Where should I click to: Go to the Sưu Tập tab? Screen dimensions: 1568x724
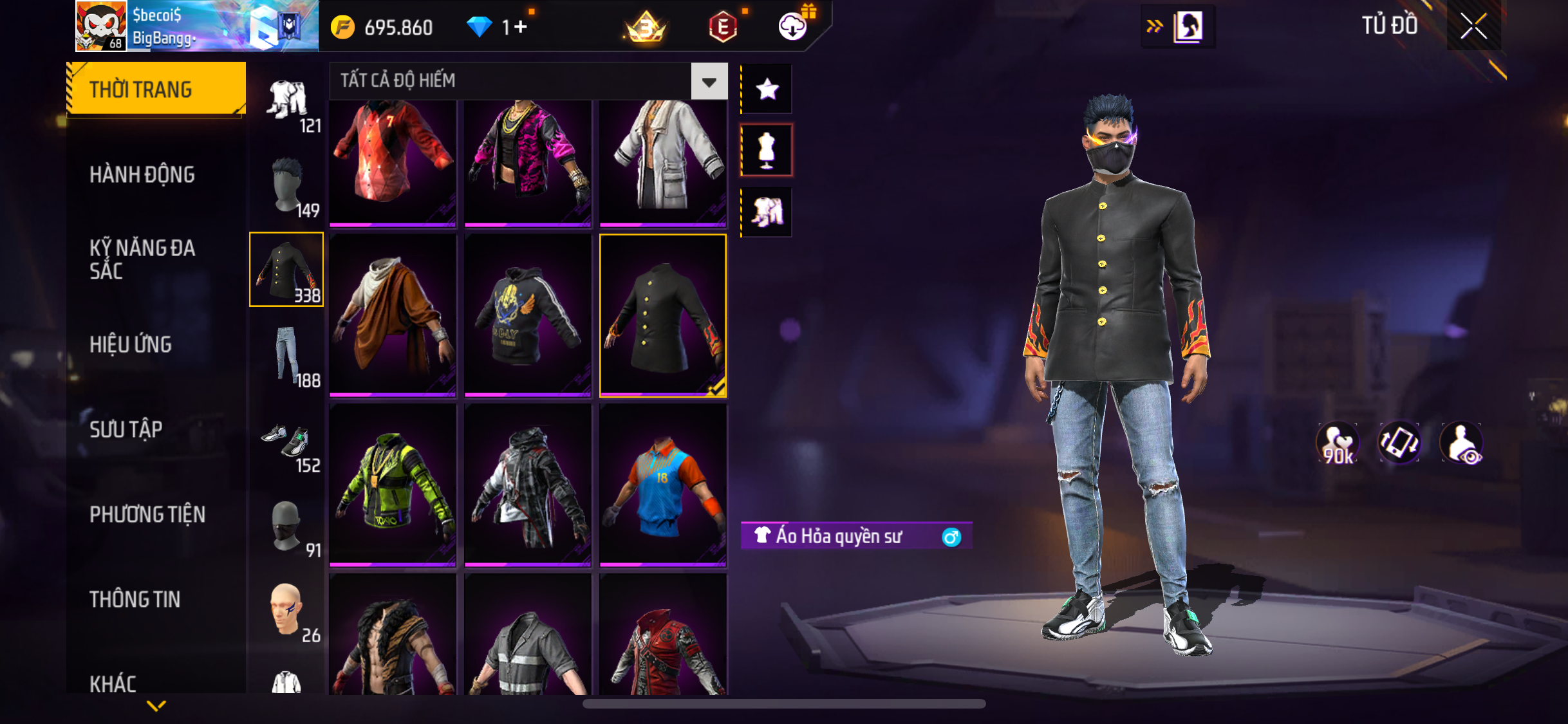[126, 429]
